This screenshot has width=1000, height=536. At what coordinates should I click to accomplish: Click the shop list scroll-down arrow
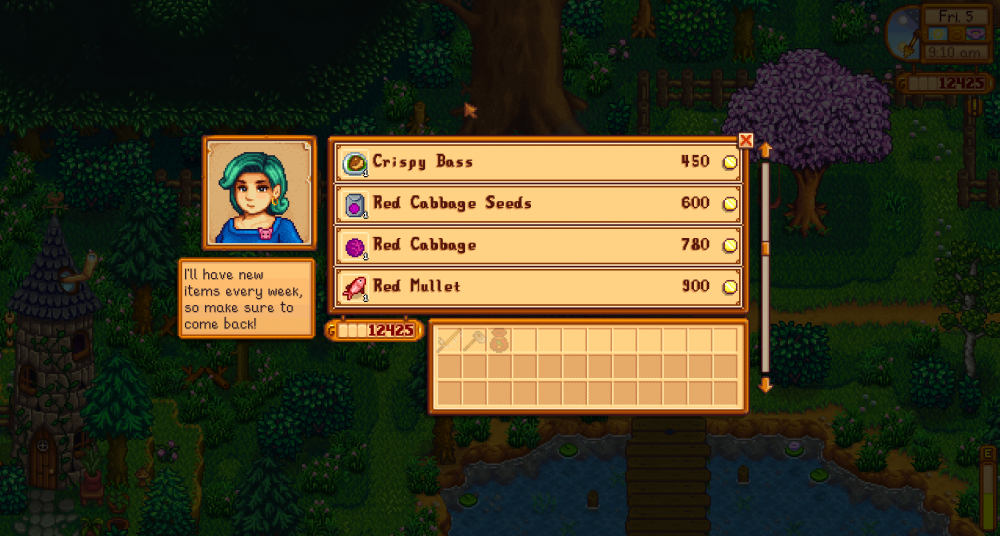coord(766,385)
